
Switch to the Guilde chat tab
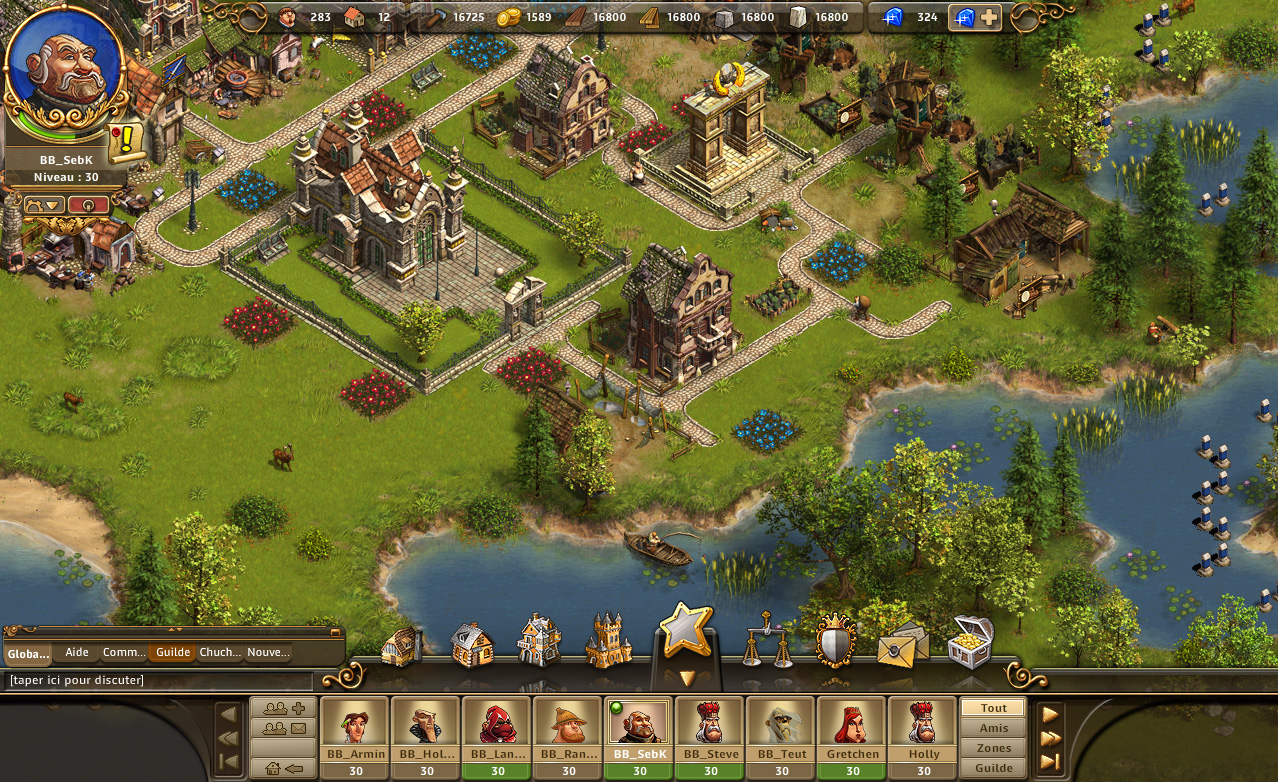pyautogui.click(x=173, y=652)
